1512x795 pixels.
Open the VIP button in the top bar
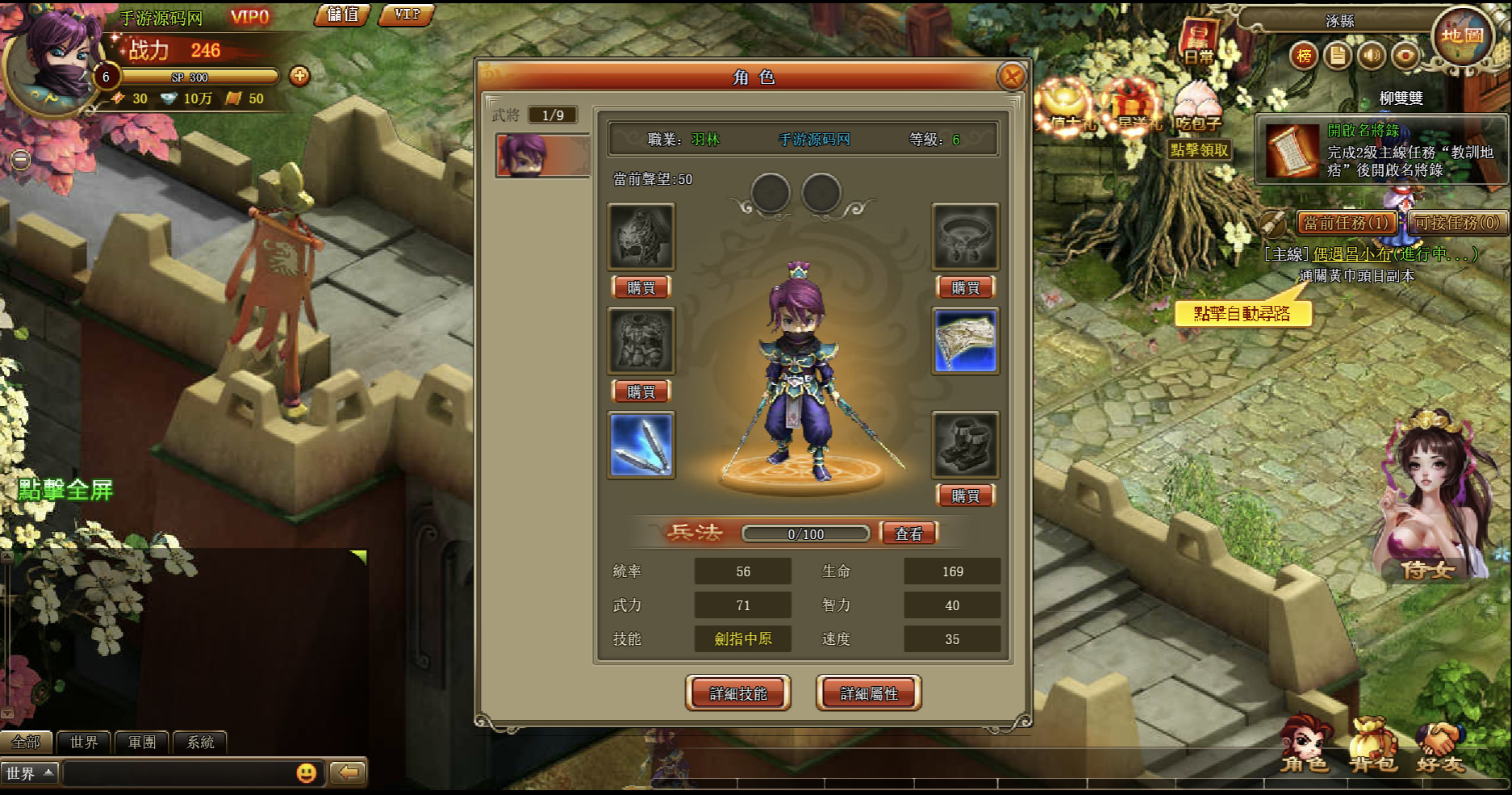tap(407, 15)
